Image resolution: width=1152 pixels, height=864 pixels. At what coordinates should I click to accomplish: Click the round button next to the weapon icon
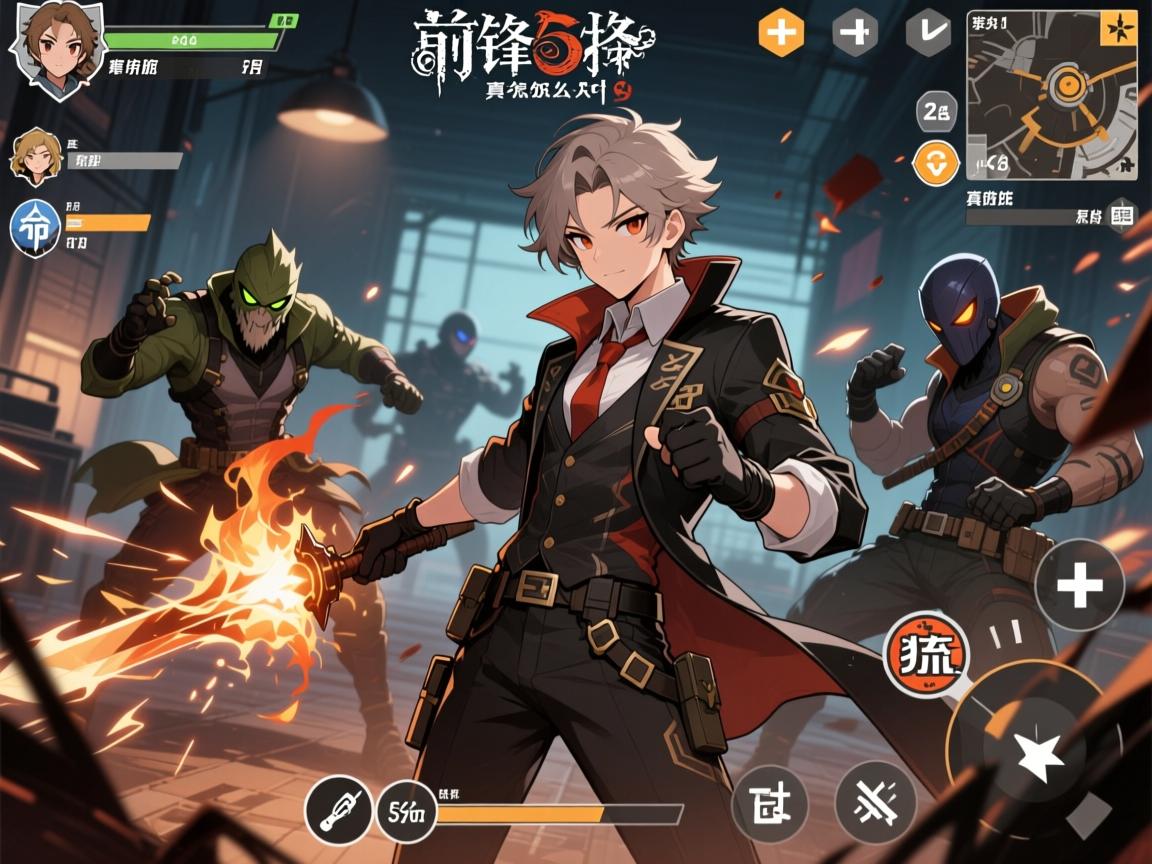coord(407,810)
